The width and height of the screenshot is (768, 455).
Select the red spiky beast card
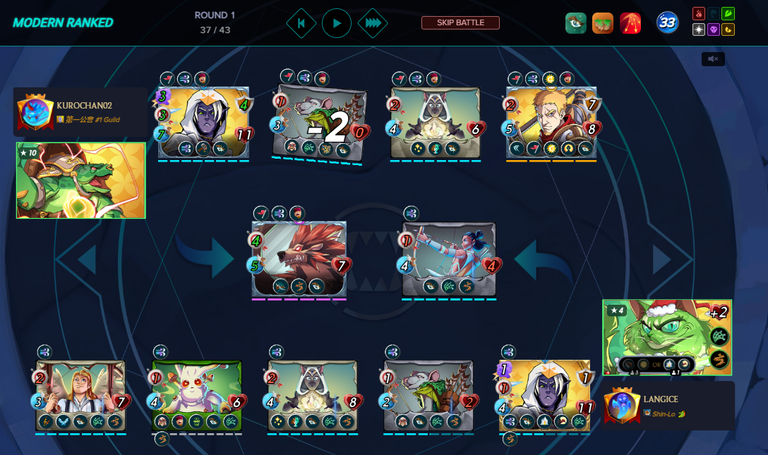coord(299,258)
